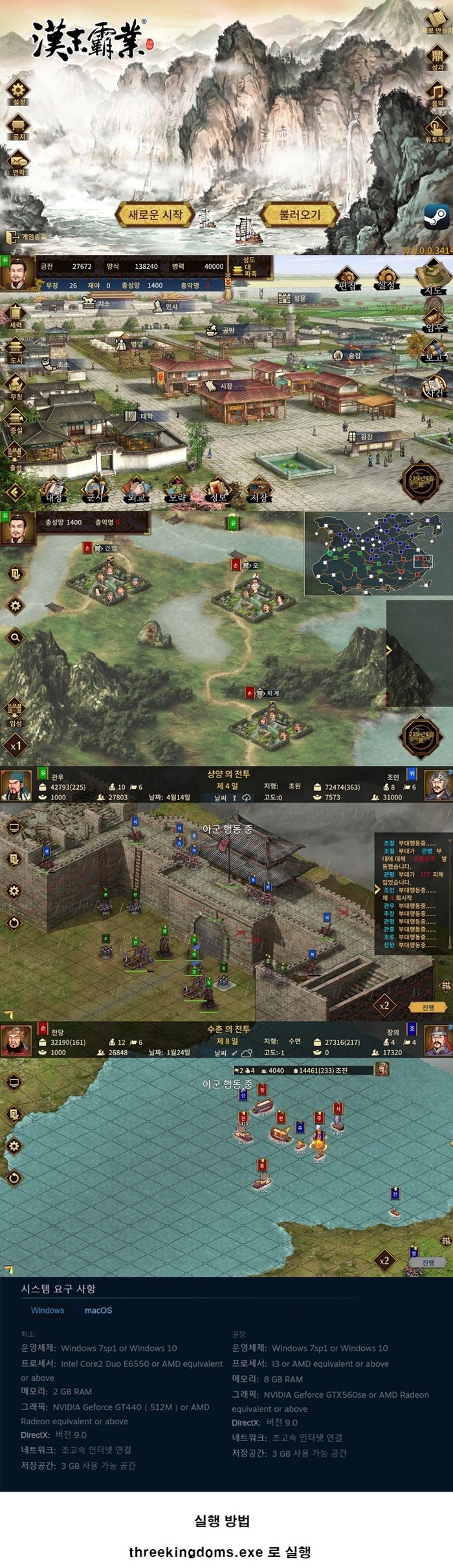Select the 외교 diplomacy menu

tap(135, 490)
